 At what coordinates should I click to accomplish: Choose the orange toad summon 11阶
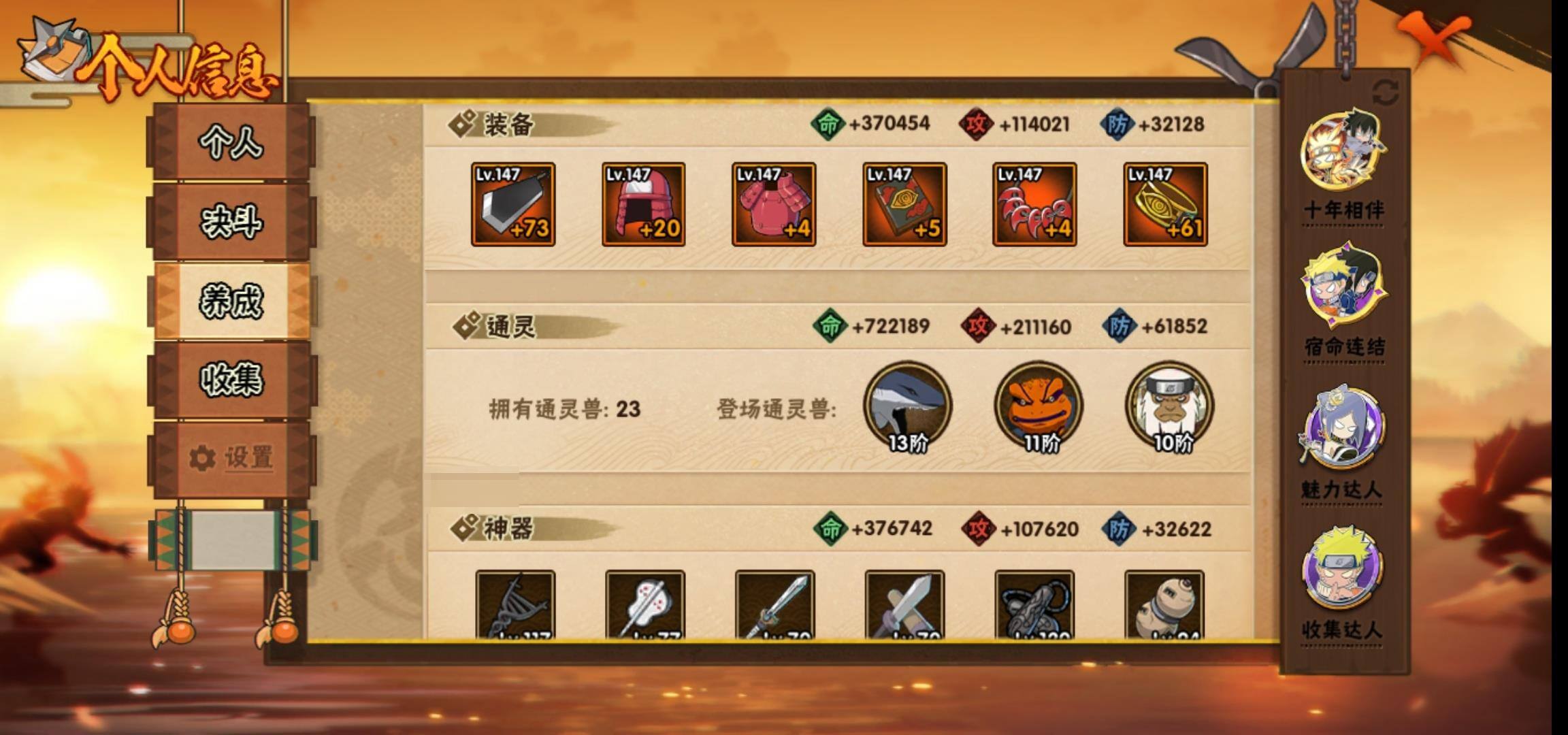coord(1039,406)
